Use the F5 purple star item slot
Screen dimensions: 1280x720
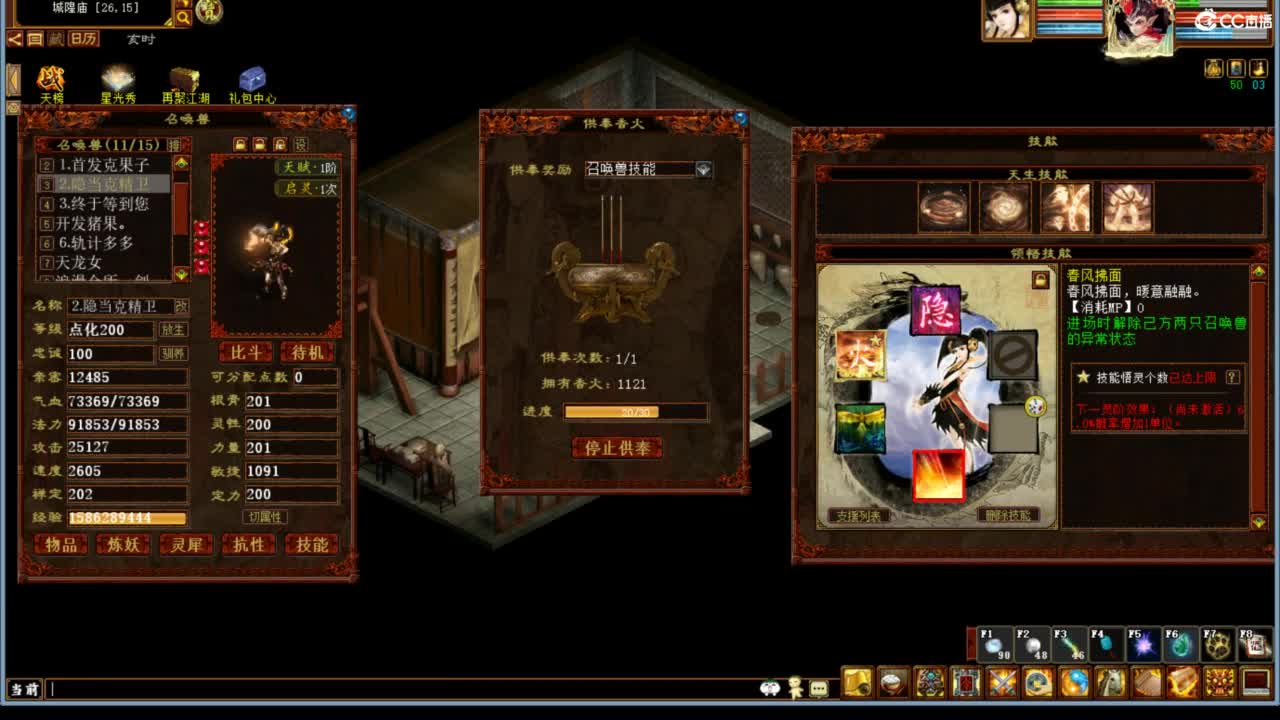pyautogui.click(x=1142, y=645)
